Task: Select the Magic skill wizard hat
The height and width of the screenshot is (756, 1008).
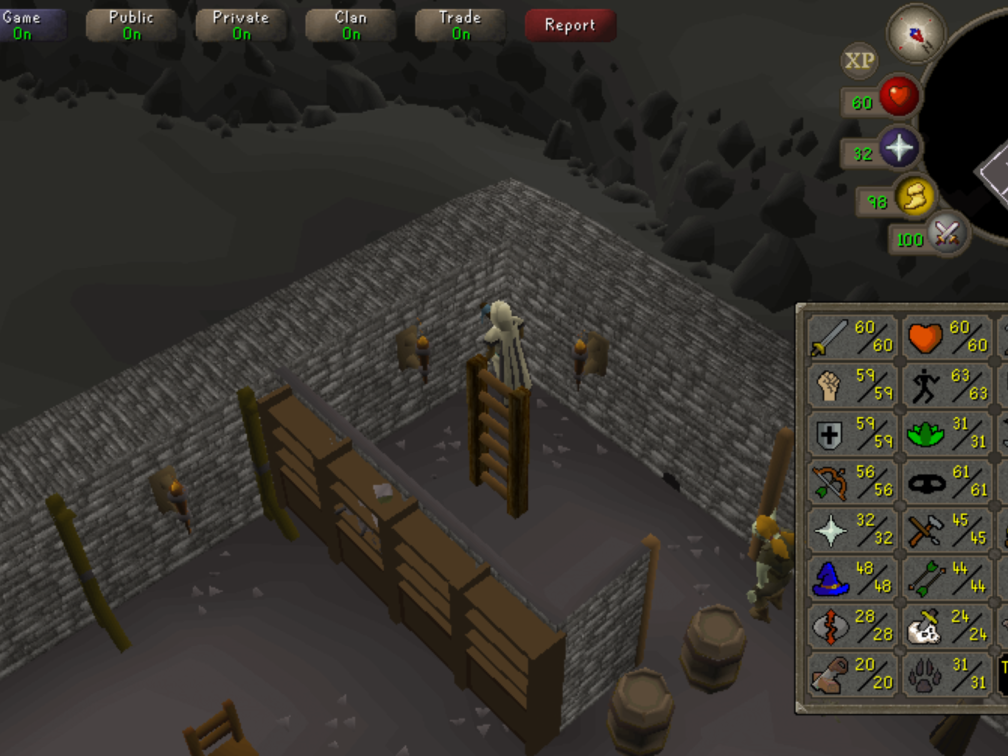Action: [852, 578]
